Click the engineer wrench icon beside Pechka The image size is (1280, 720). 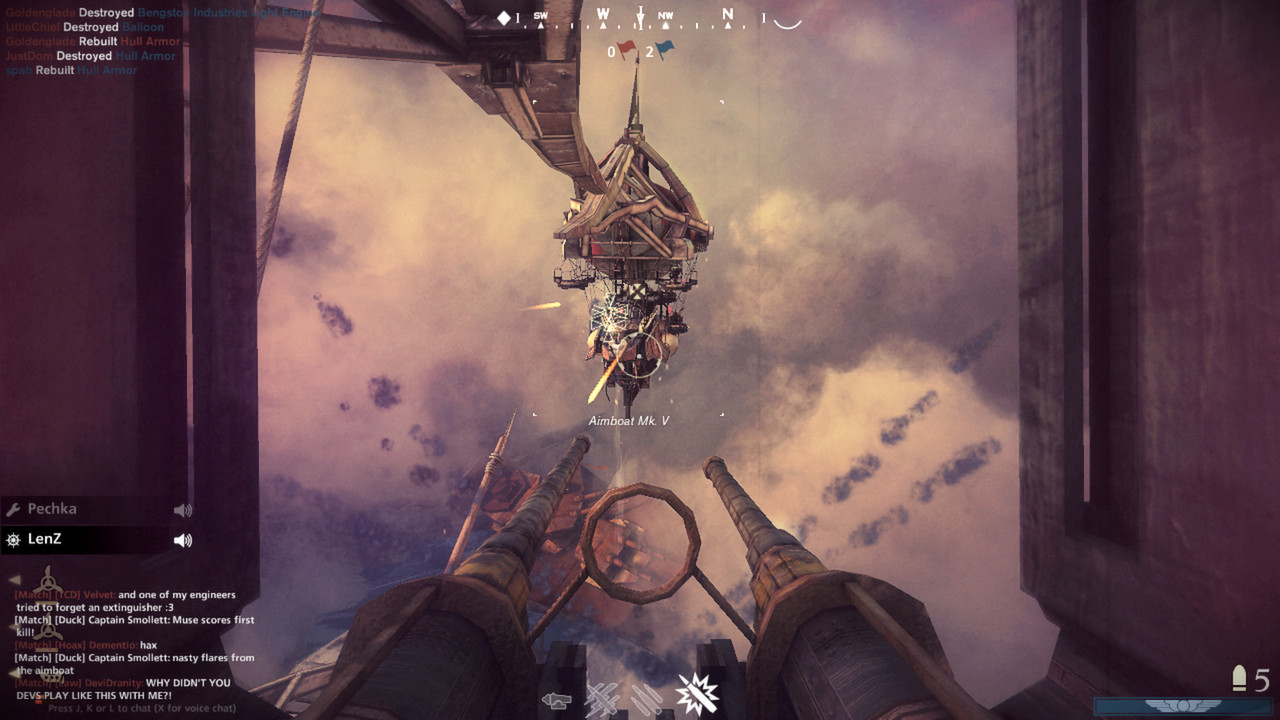15,508
